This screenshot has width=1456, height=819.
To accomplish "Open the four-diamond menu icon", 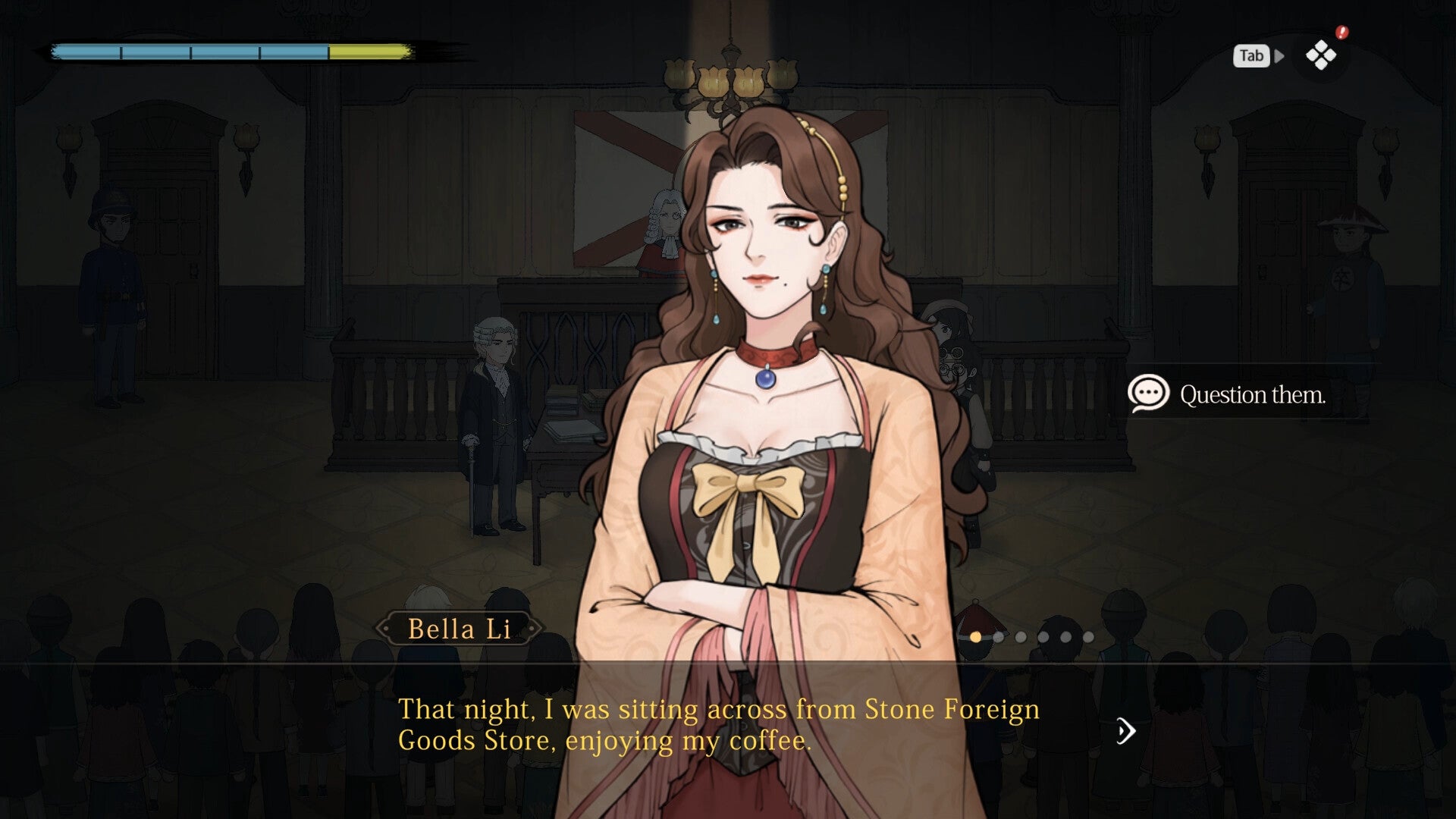I will [x=1320, y=55].
